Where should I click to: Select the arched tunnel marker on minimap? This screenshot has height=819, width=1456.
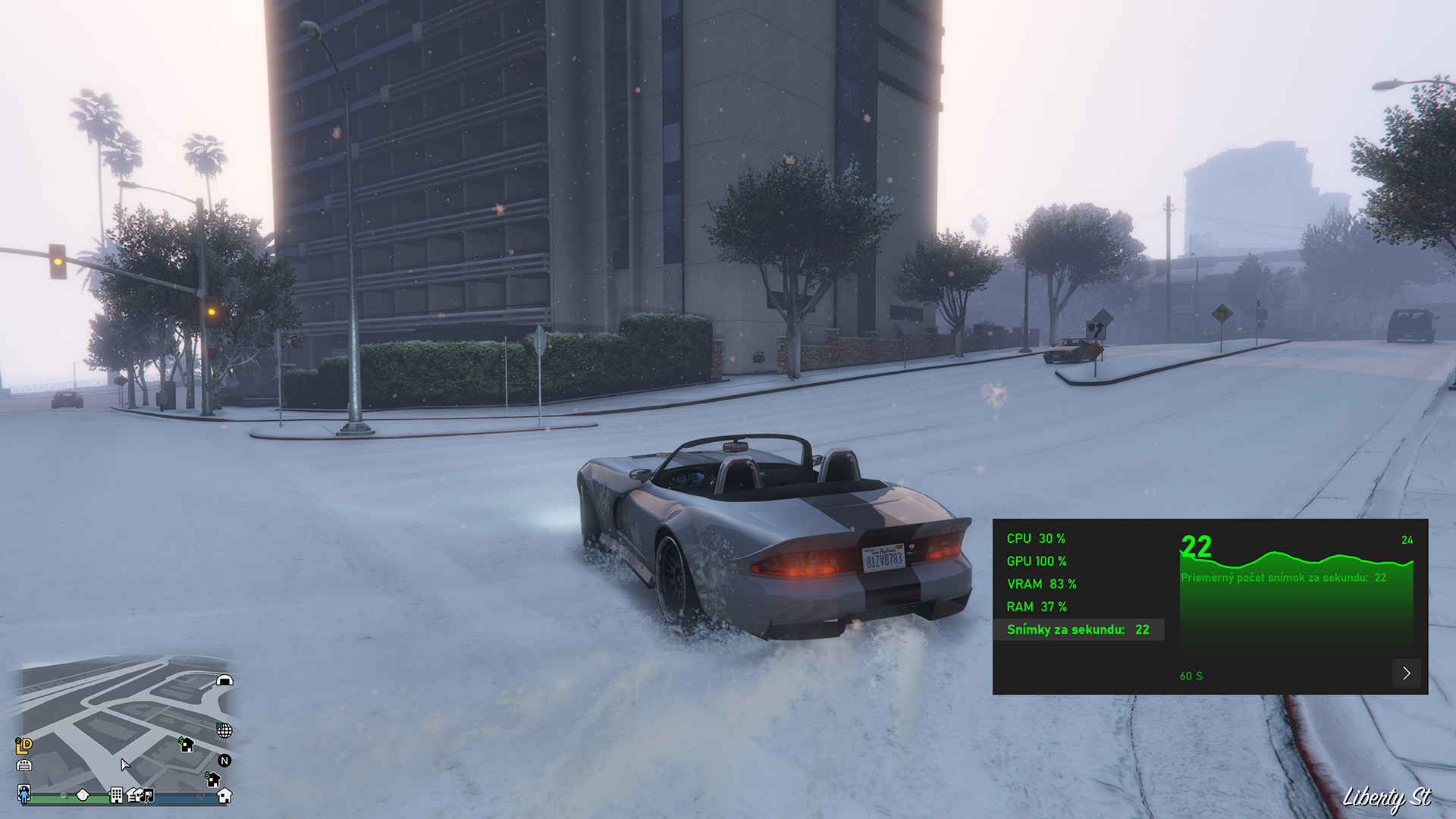click(224, 680)
